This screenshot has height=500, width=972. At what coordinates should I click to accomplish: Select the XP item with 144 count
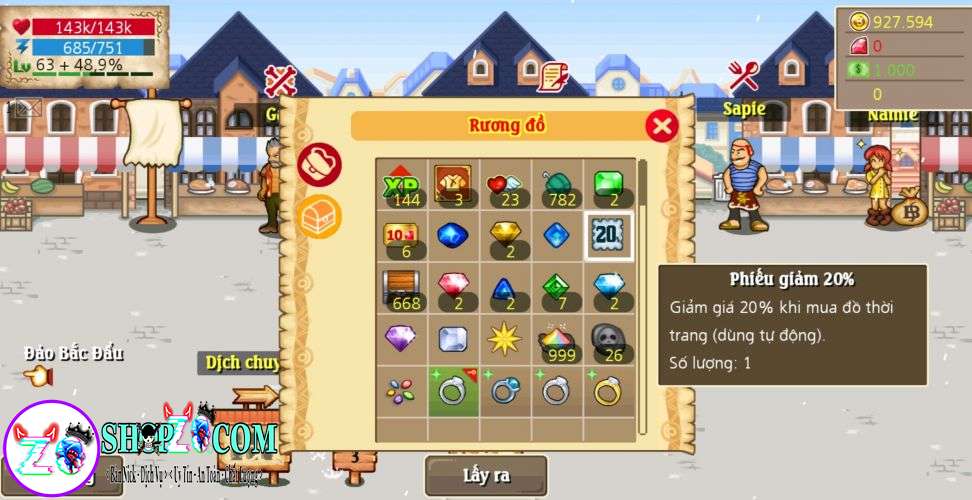click(x=402, y=184)
